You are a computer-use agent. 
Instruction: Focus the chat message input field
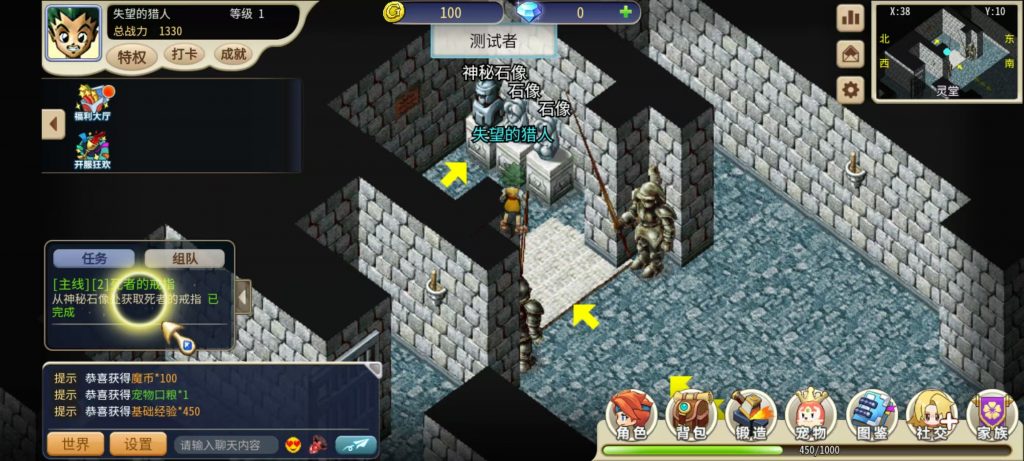coord(226,445)
